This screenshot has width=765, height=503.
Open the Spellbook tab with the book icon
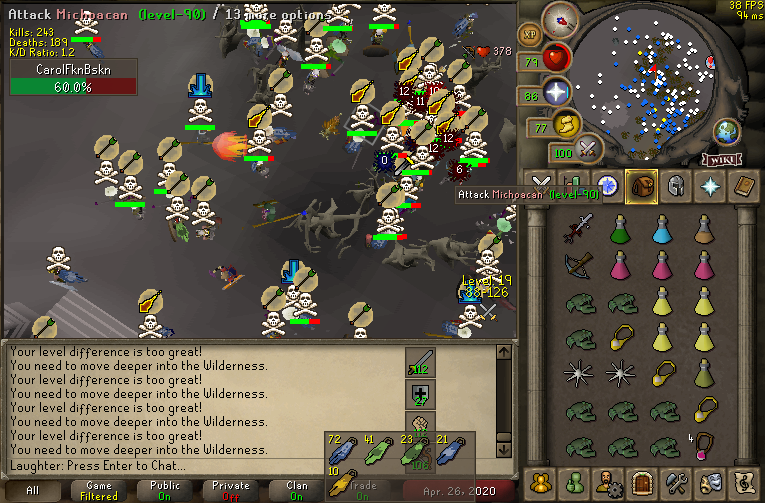pos(742,186)
